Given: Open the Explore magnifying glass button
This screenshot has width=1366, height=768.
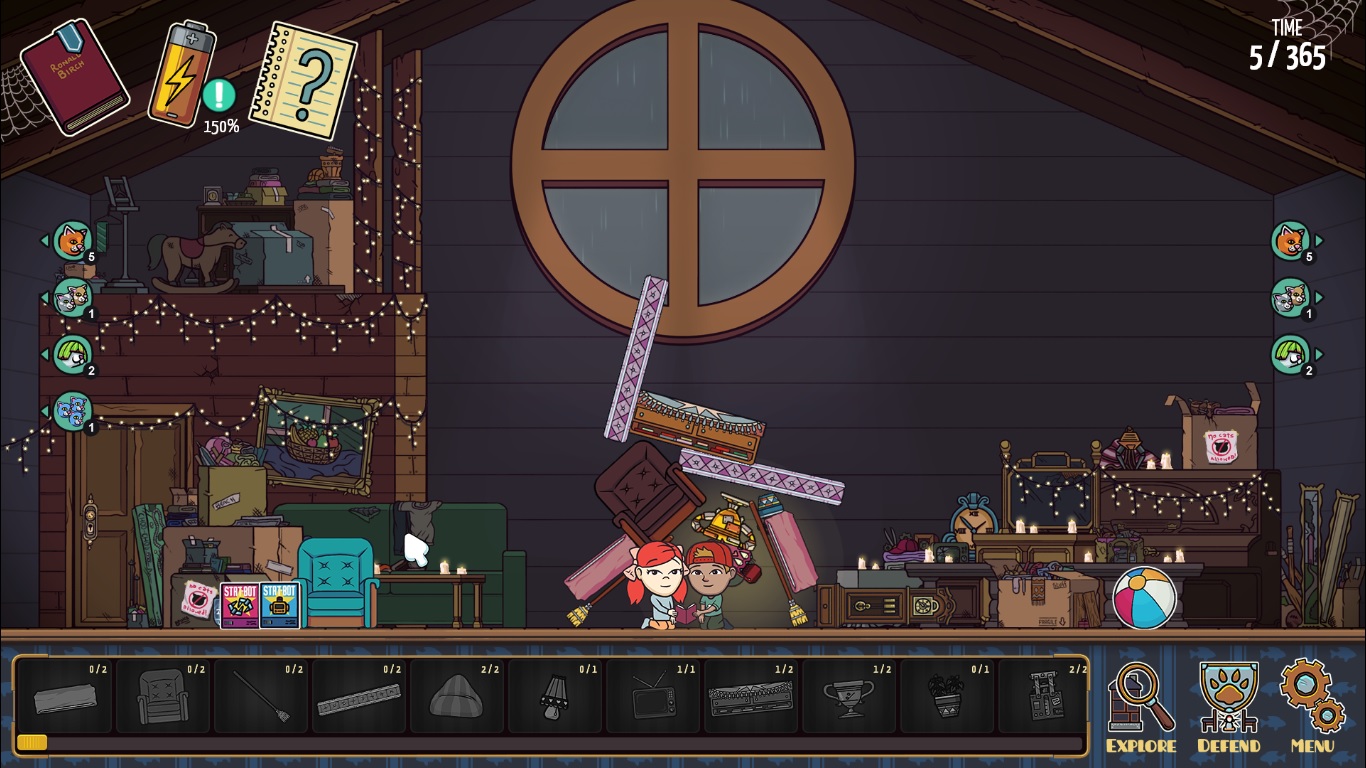Looking at the screenshot, I should [1141, 703].
